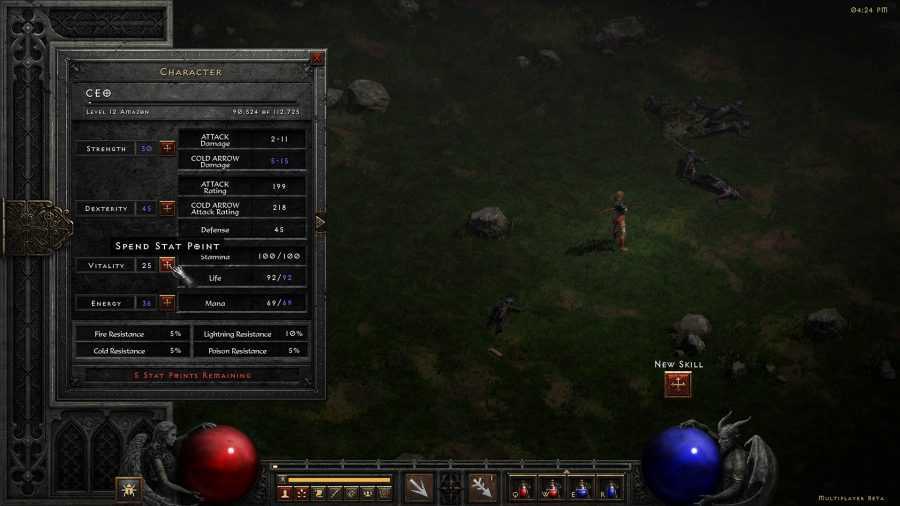Select the right Cold Arrow skill icon
The height and width of the screenshot is (506, 900).
point(483,487)
